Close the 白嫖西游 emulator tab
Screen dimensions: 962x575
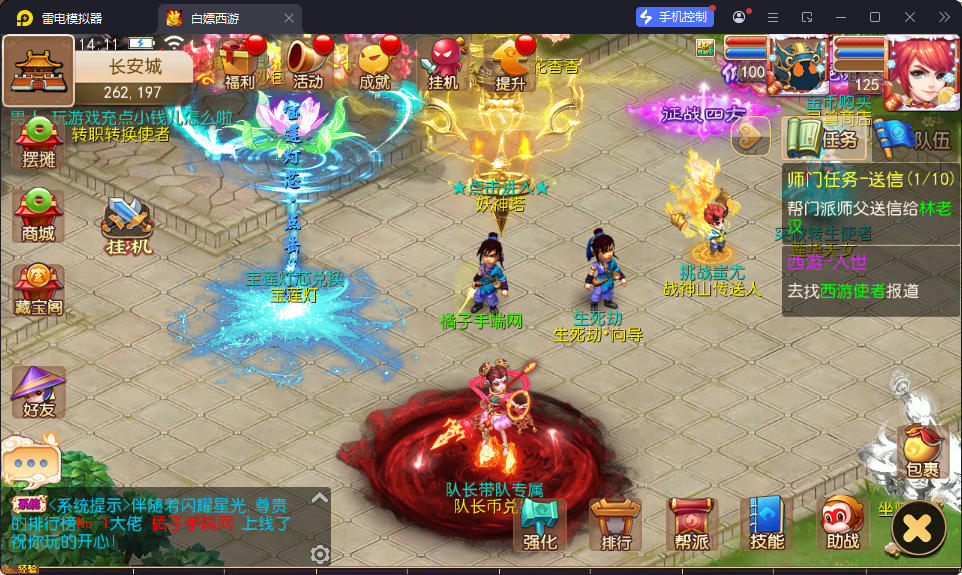coord(289,18)
